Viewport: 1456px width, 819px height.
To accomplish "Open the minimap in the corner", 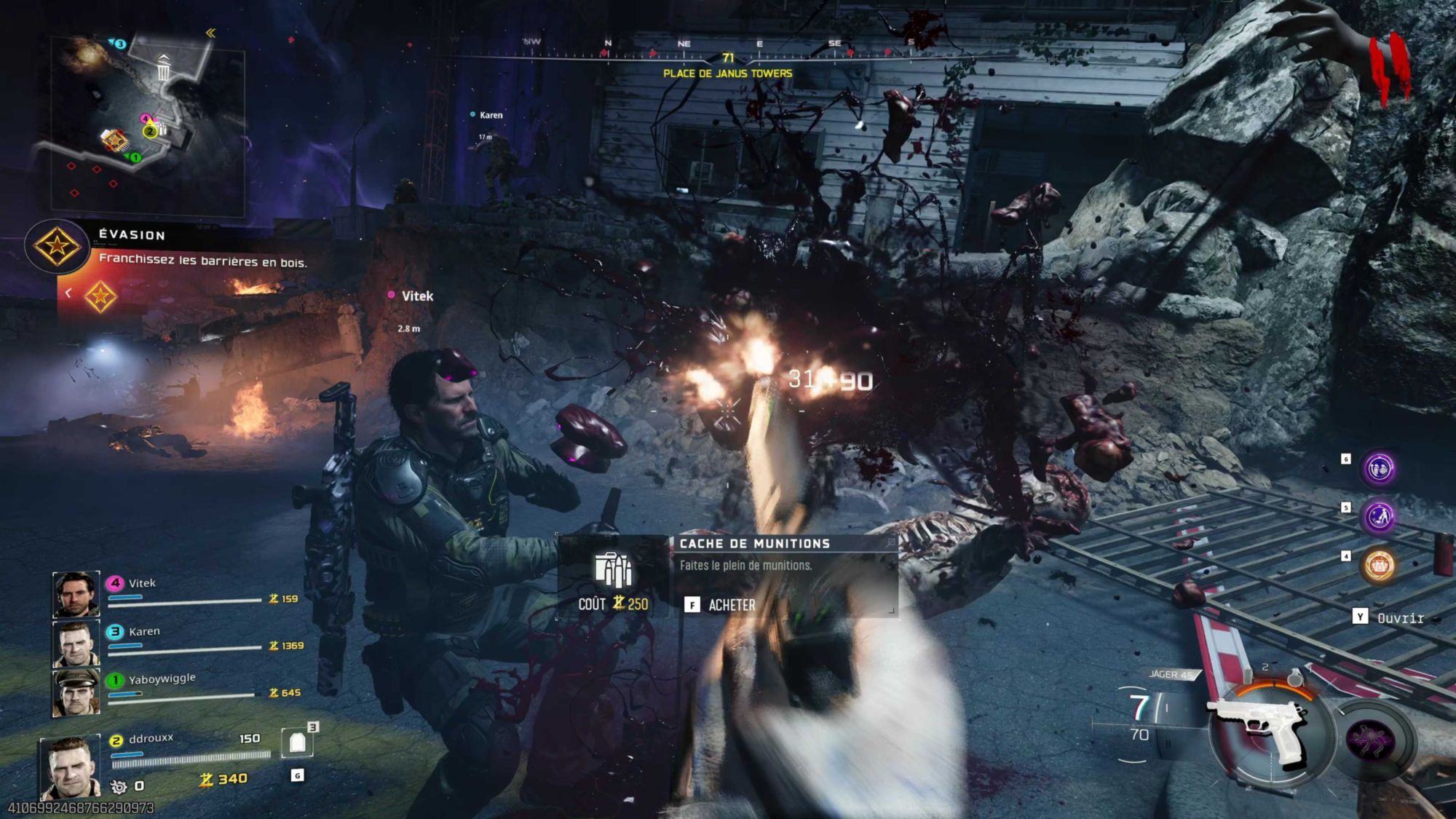I will click(146, 124).
